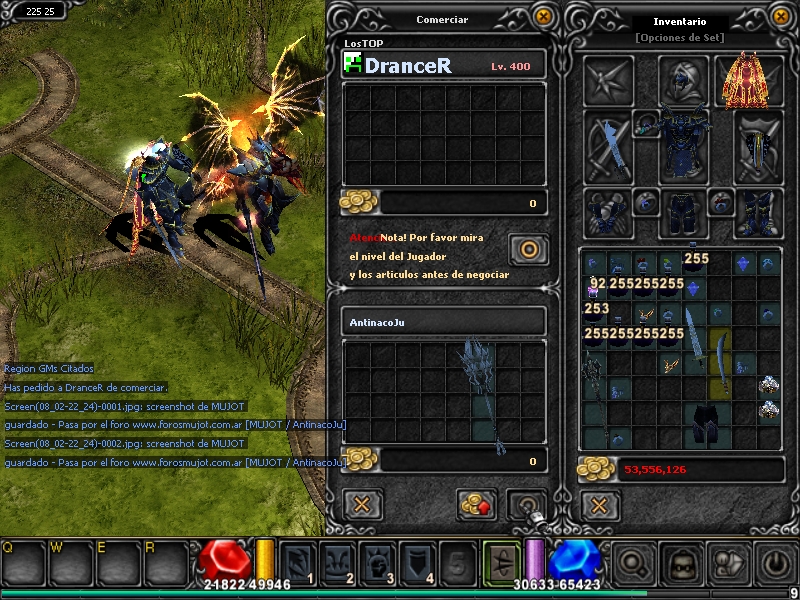Select the helmet equipment slot

[684, 79]
